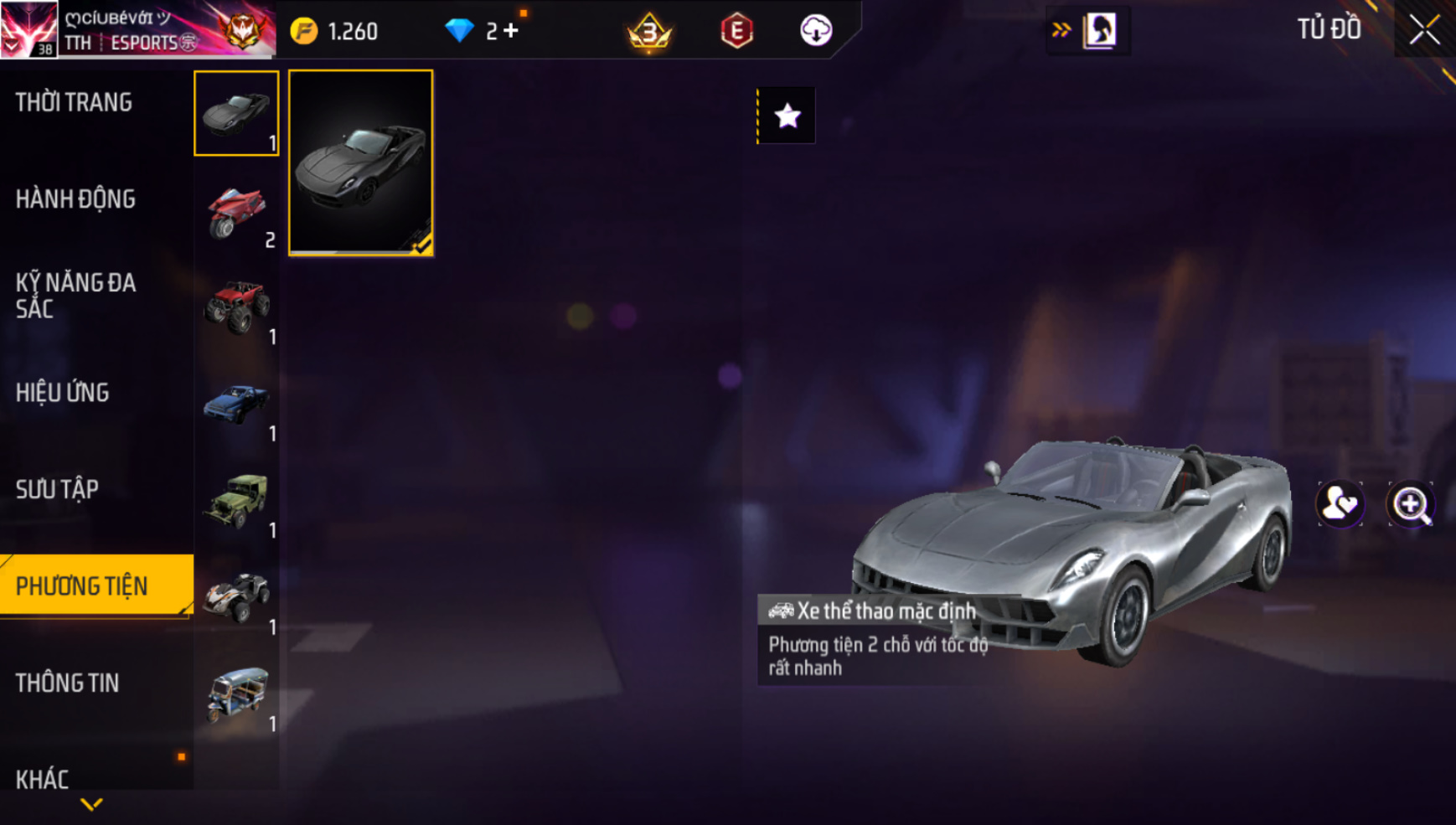Add diamonds with the plus button
The image size is (1456, 825).
(x=511, y=31)
